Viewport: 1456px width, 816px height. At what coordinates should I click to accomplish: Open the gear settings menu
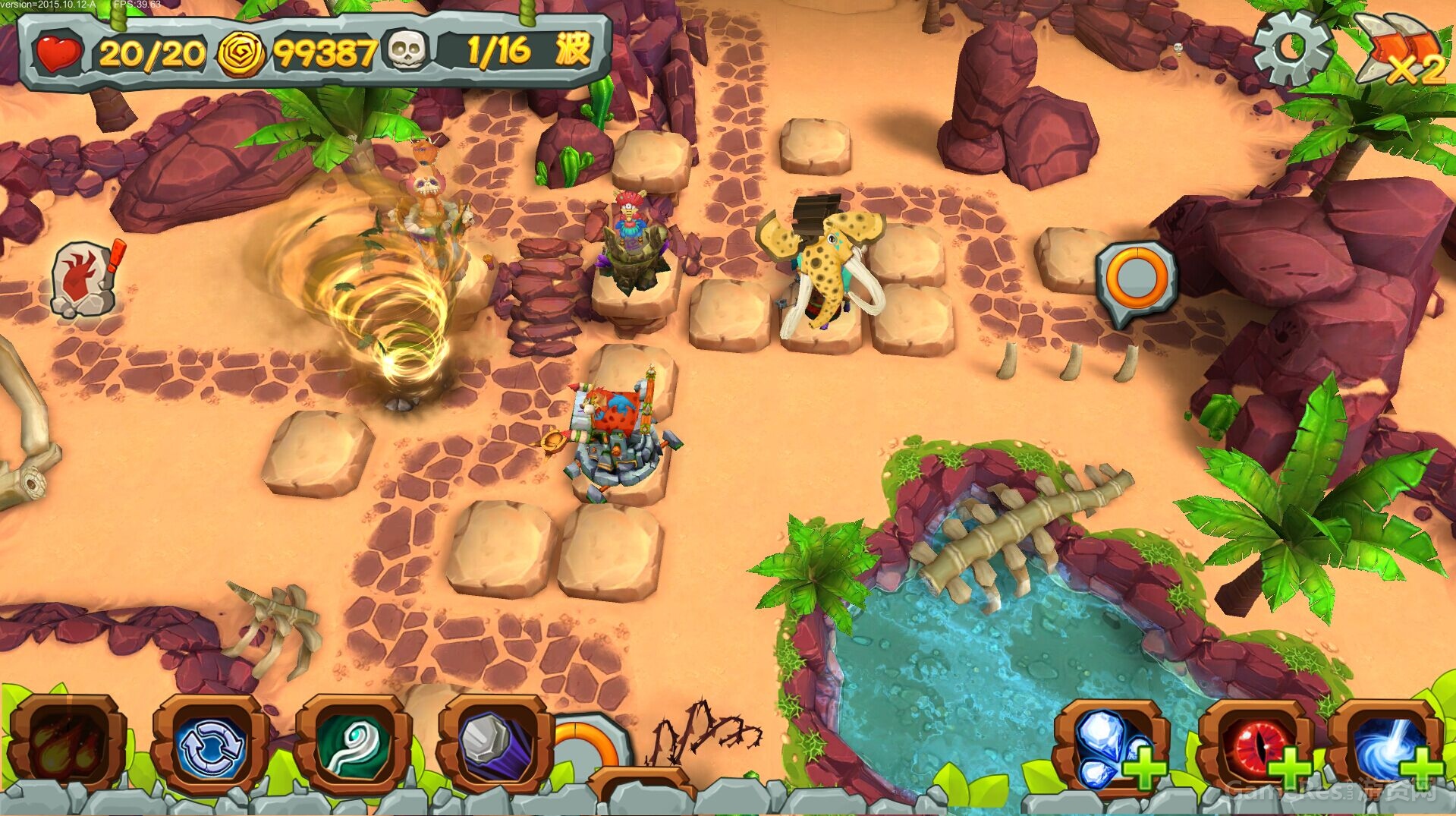1291,48
